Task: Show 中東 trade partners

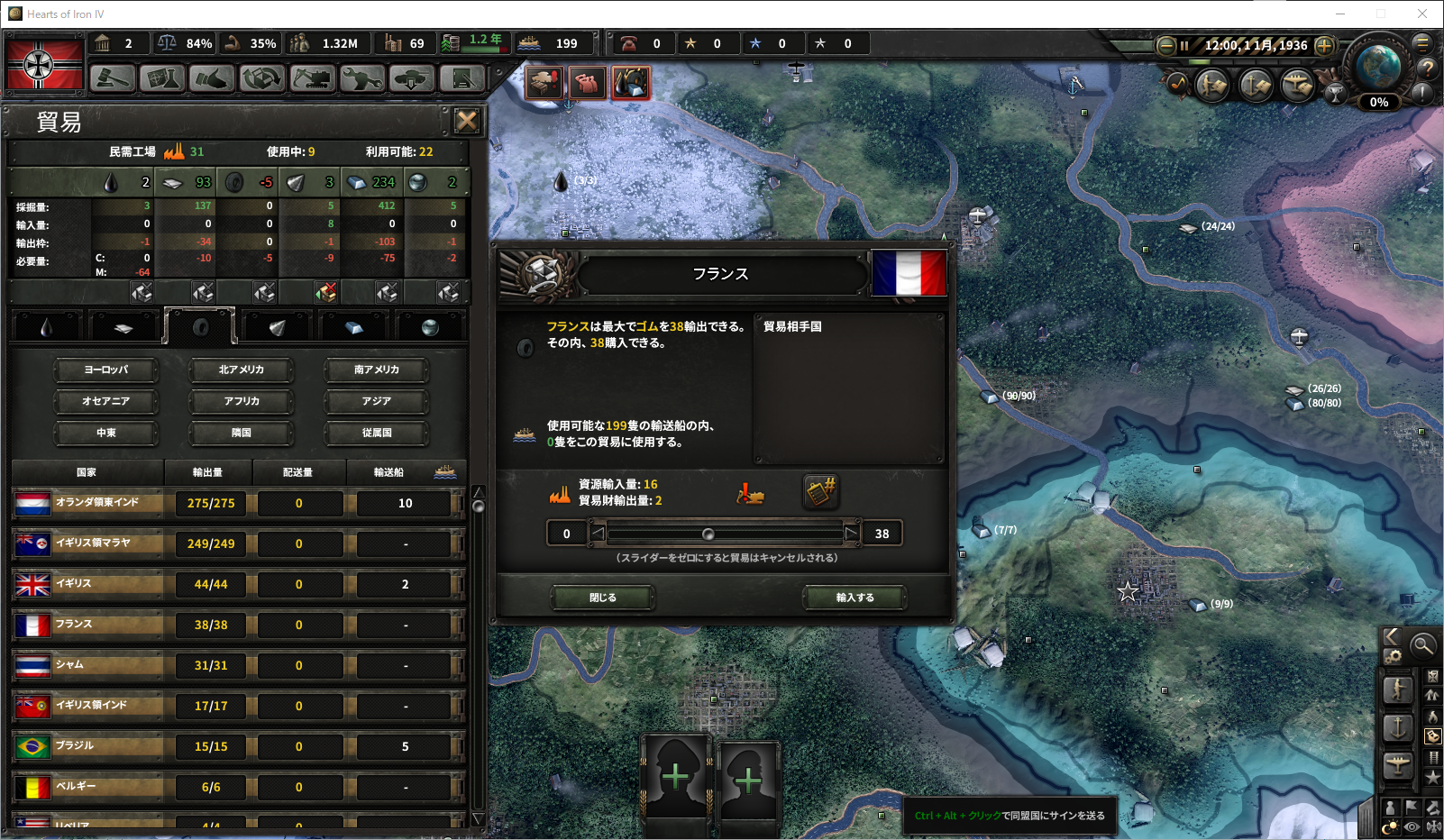Action: click(x=106, y=433)
